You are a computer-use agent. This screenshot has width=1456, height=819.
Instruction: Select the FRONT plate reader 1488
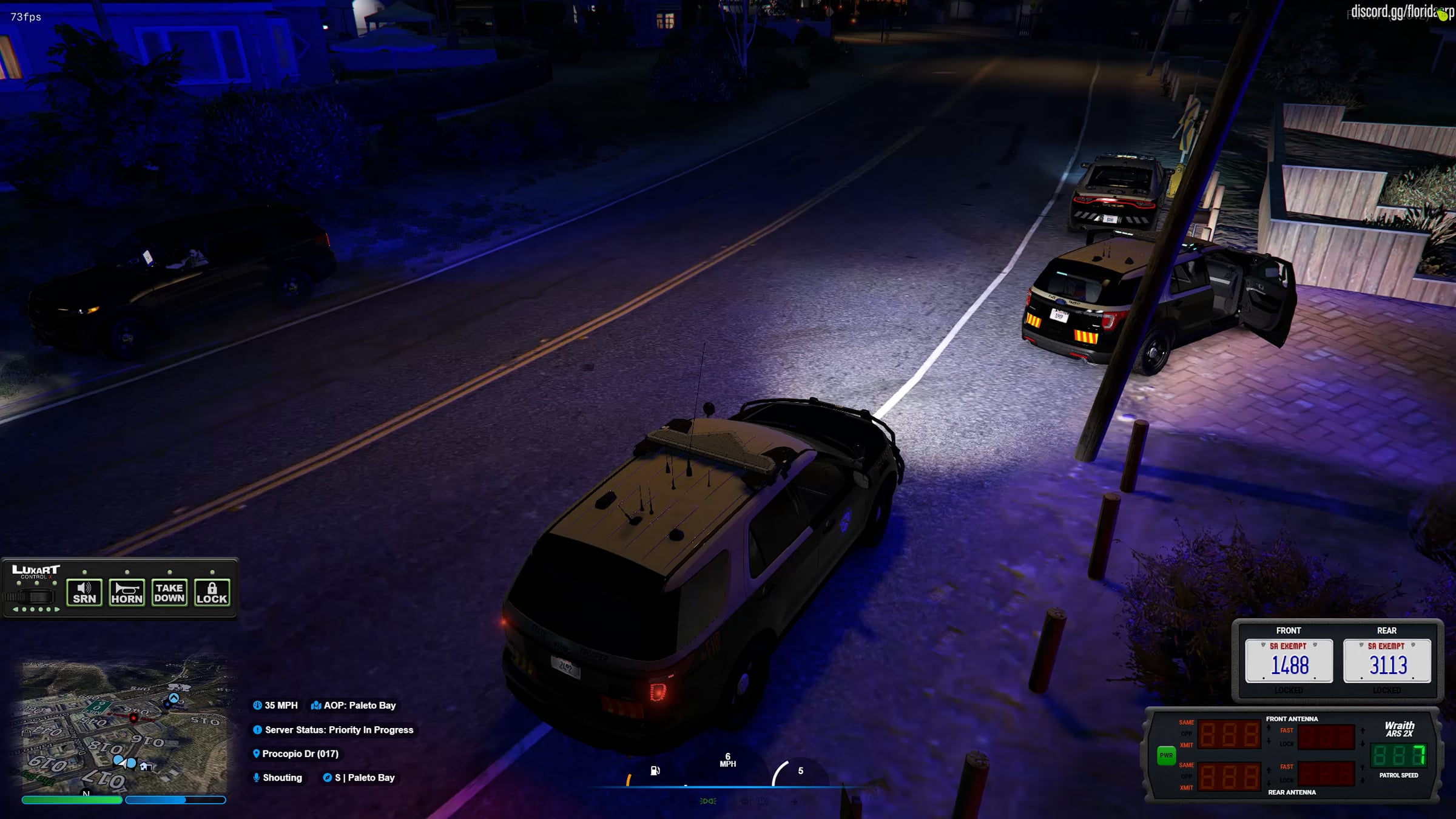click(x=1289, y=661)
